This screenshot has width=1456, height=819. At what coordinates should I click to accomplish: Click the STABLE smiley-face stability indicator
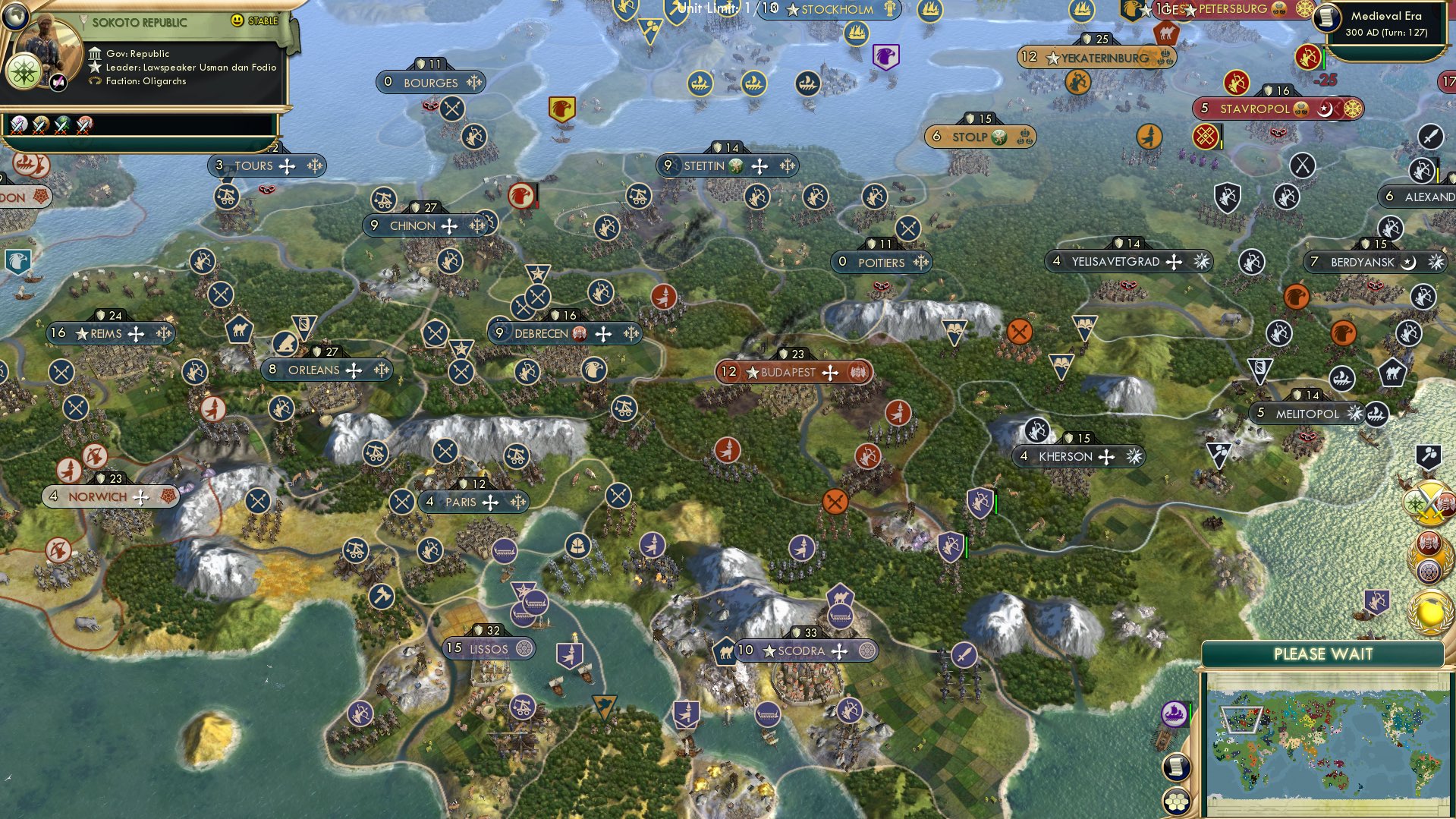(238, 21)
